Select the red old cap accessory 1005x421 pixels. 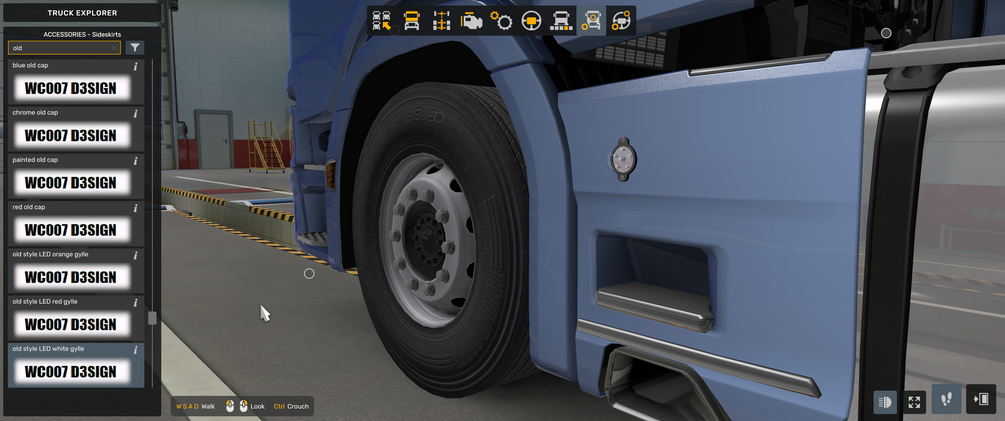(70, 229)
